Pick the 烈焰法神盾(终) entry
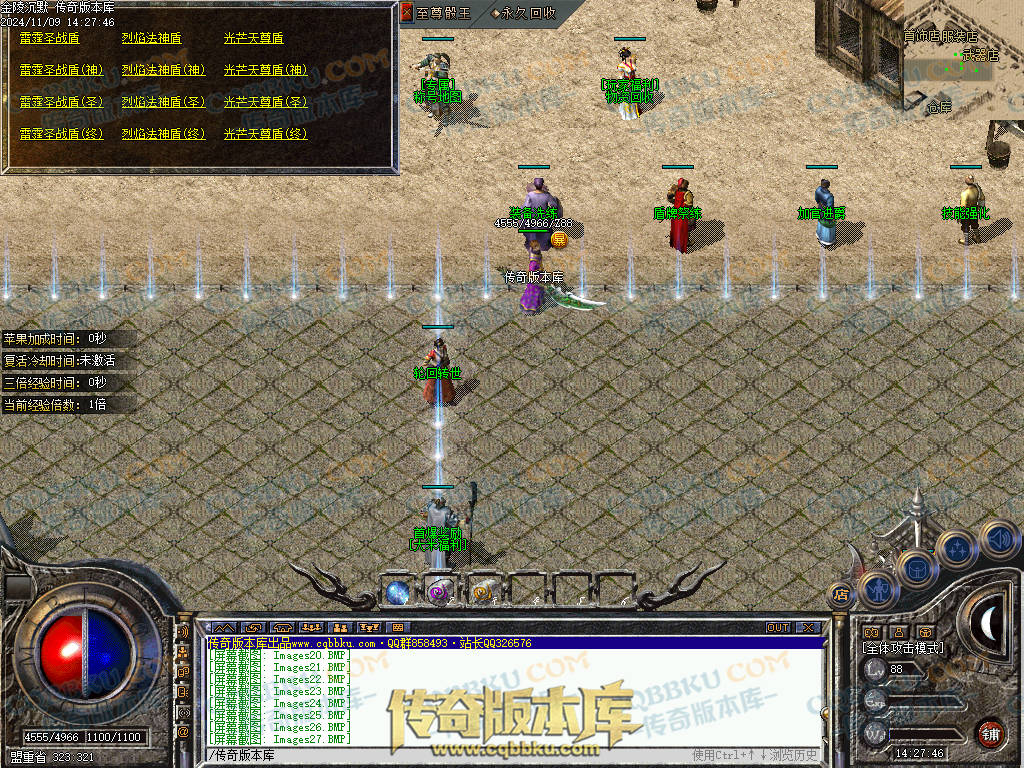Screen dimensions: 1024x768 coord(163,134)
